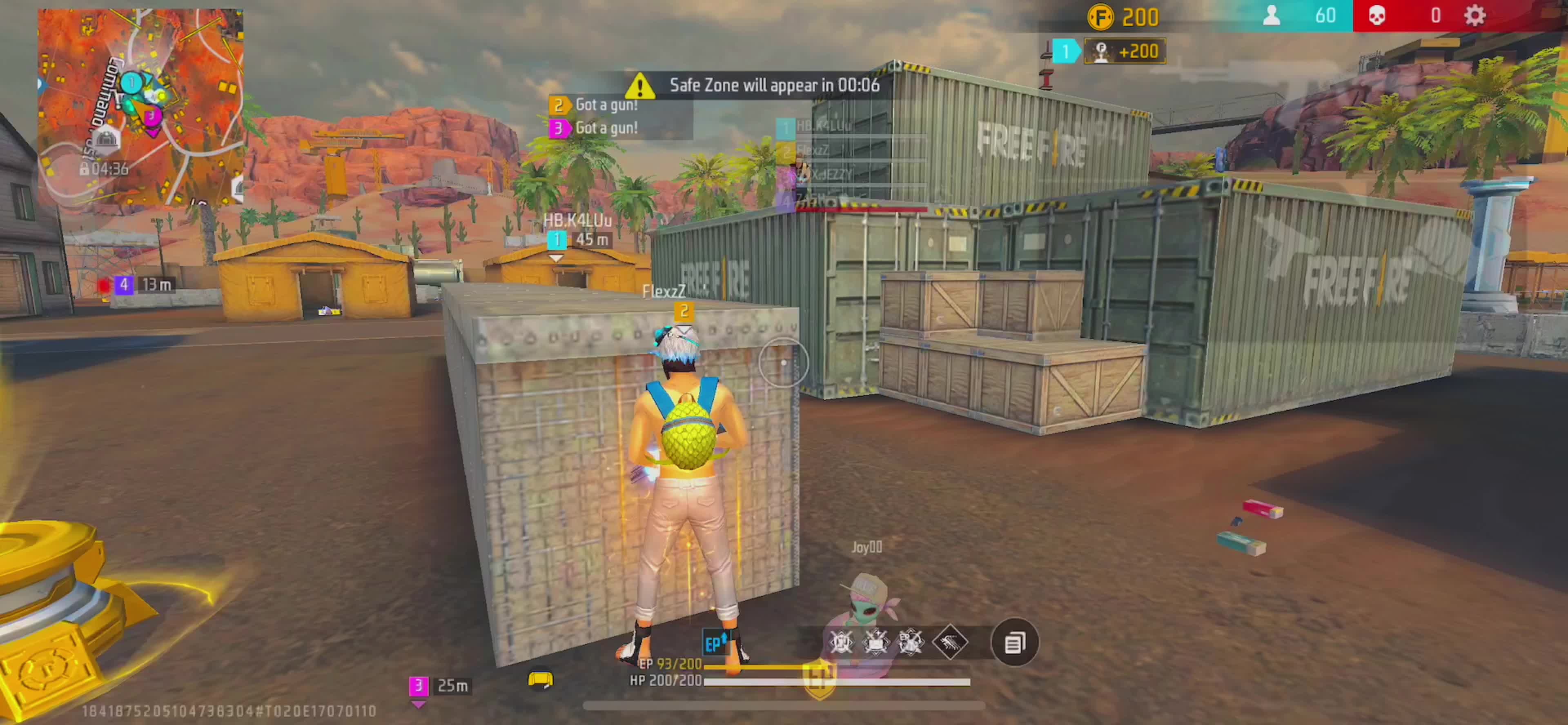Open the settings gear menu
This screenshot has height=725, width=1568.
pos(1475,16)
